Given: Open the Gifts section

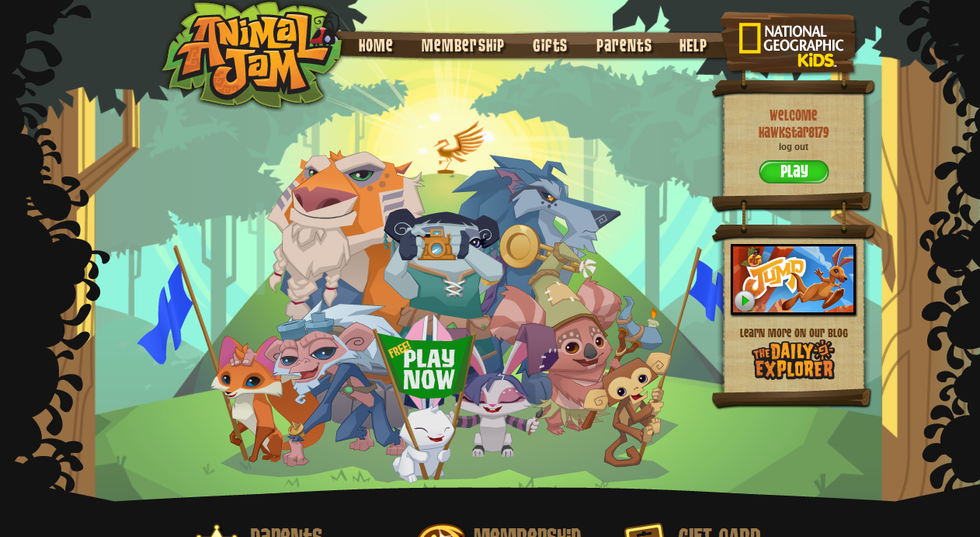Looking at the screenshot, I should [549, 46].
